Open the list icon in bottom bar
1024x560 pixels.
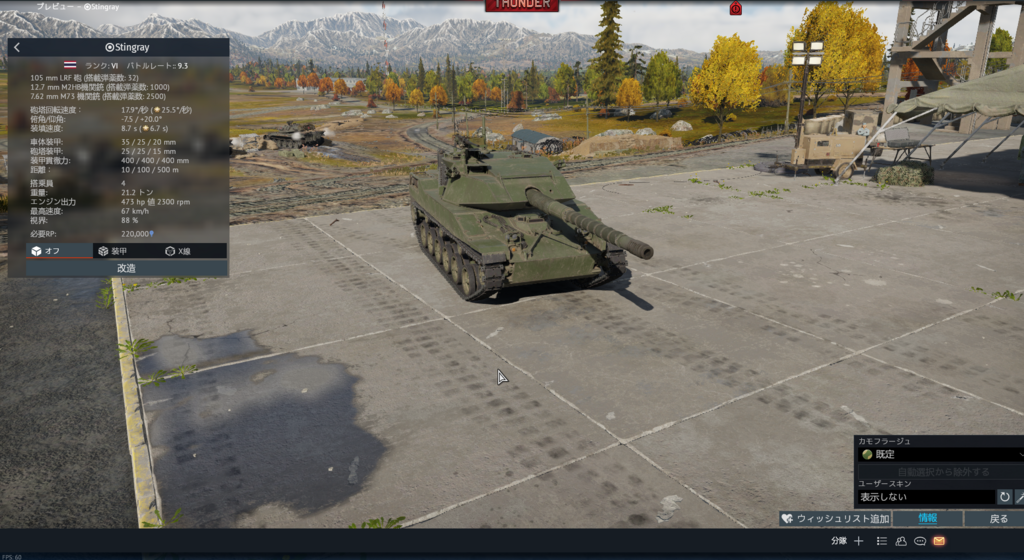click(881, 541)
